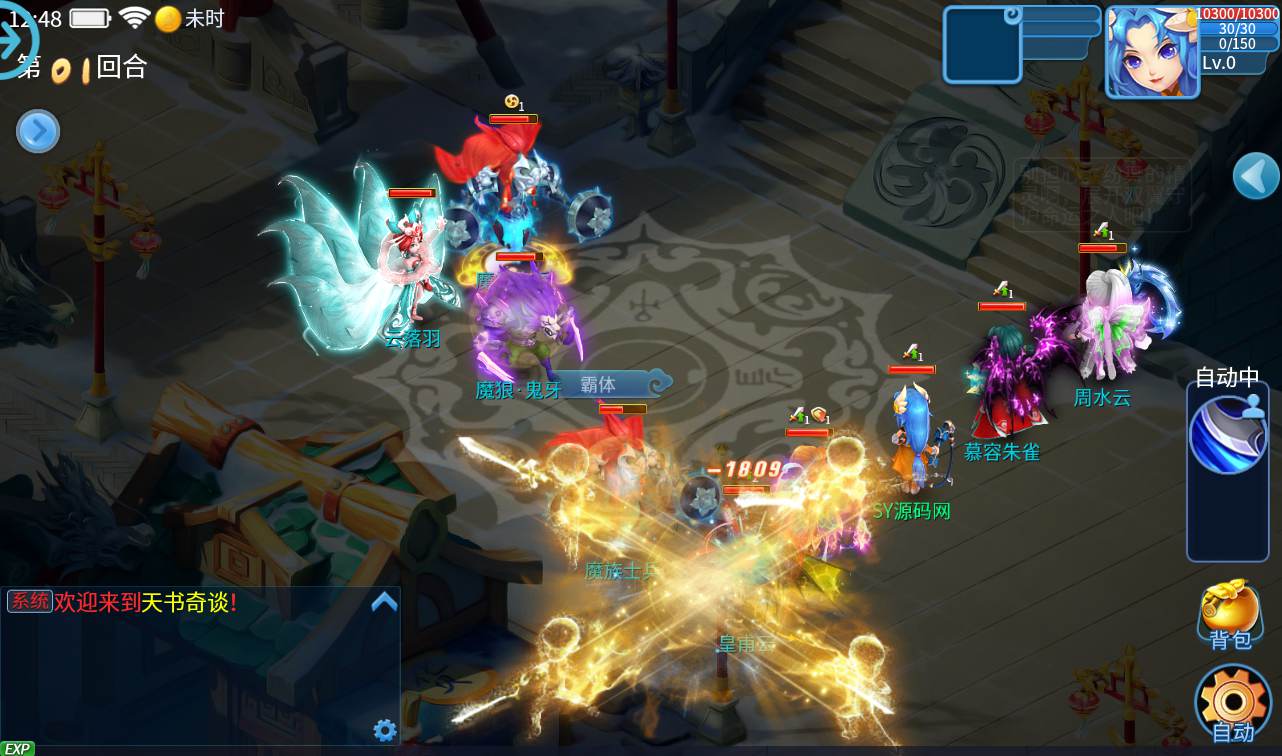The width and height of the screenshot is (1282, 756).
Task: Select the blue crescent skill icon
Action: coord(1227,436)
